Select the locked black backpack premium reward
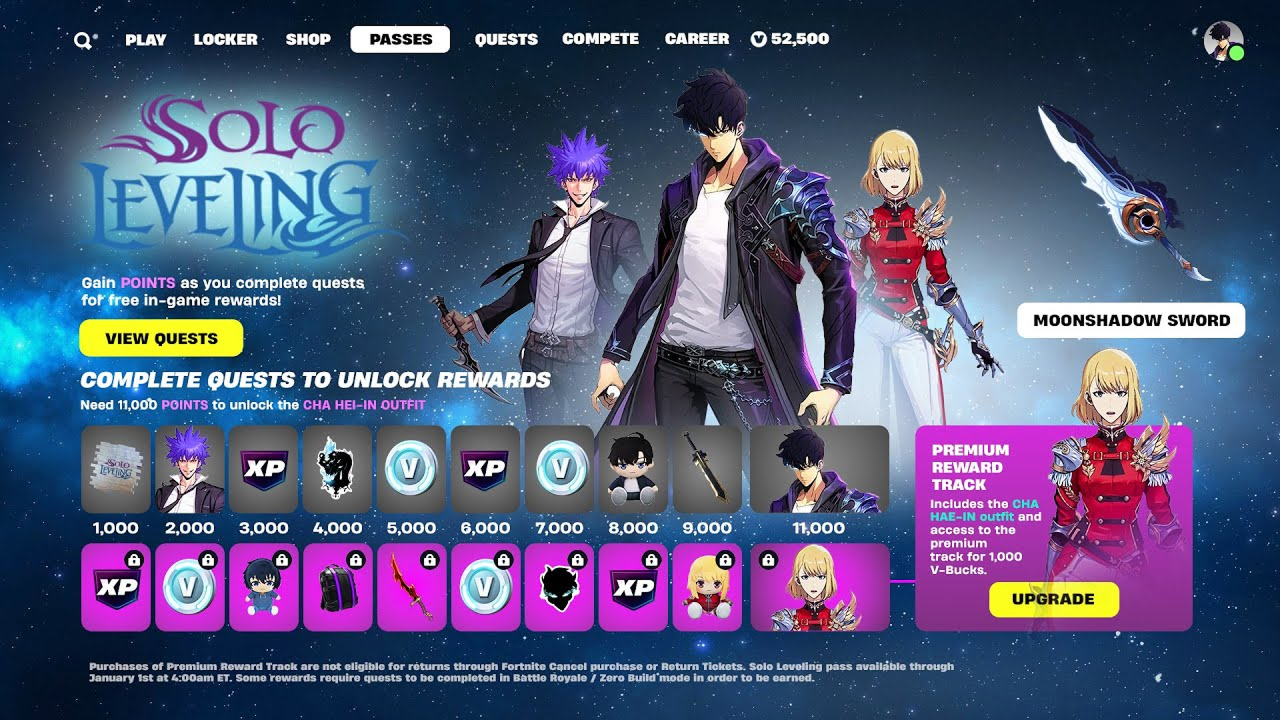The height and width of the screenshot is (720, 1280). (x=338, y=587)
